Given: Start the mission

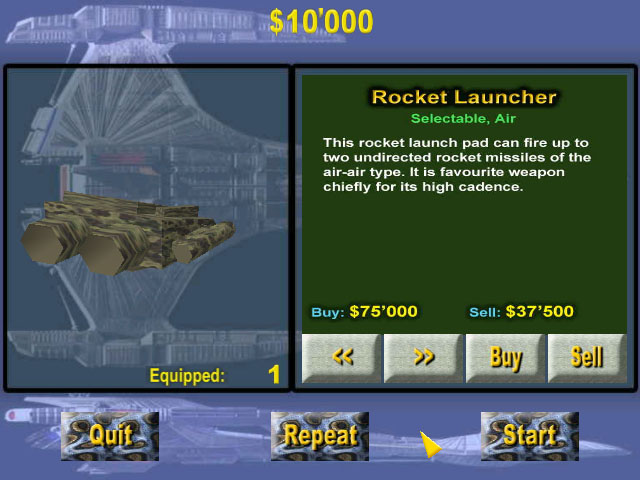Looking at the screenshot, I should coord(529,436).
